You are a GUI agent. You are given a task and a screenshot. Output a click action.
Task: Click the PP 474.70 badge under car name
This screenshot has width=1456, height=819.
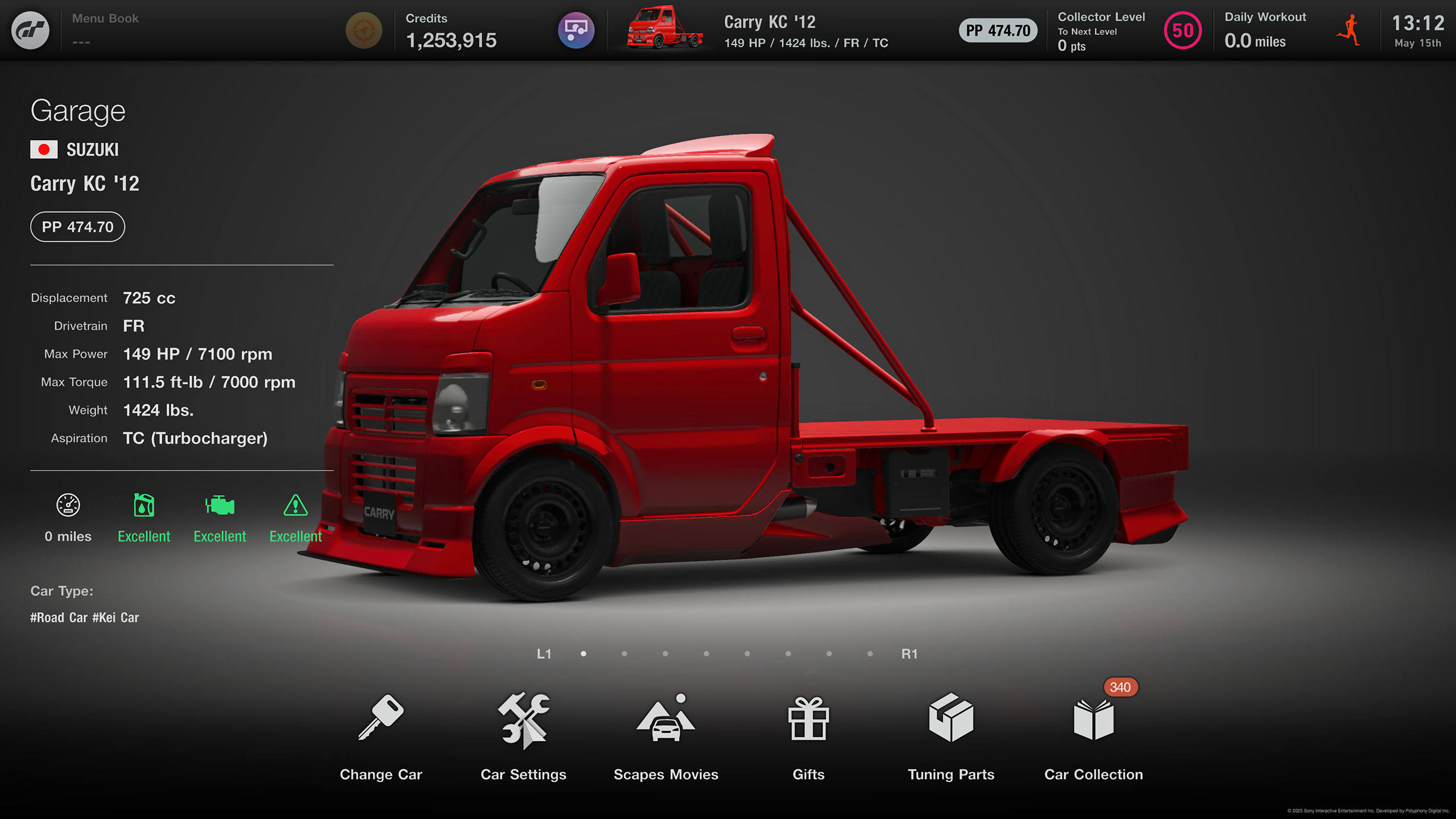tap(77, 227)
